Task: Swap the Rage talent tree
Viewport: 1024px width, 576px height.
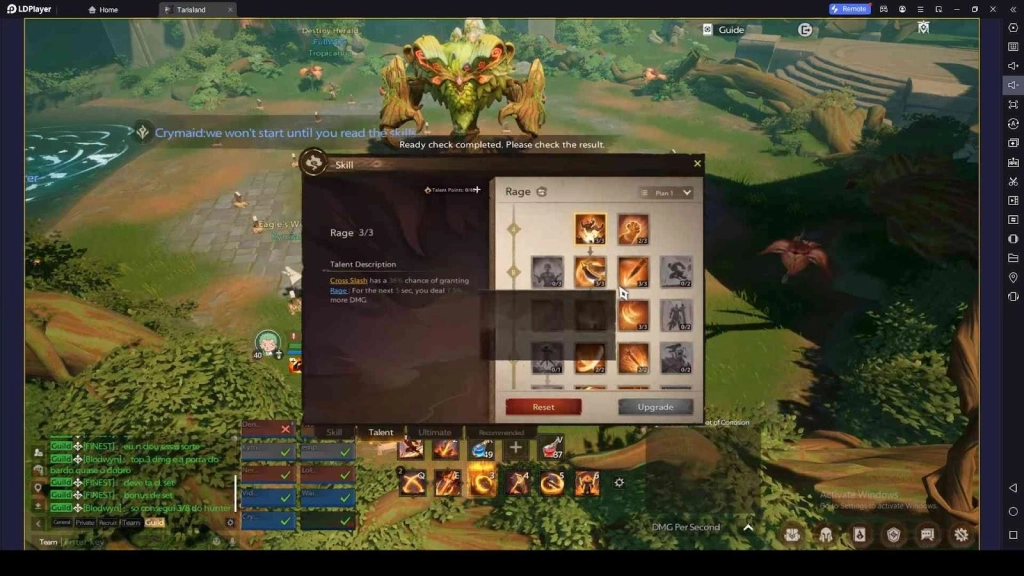Action: pyautogui.click(x=542, y=192)
